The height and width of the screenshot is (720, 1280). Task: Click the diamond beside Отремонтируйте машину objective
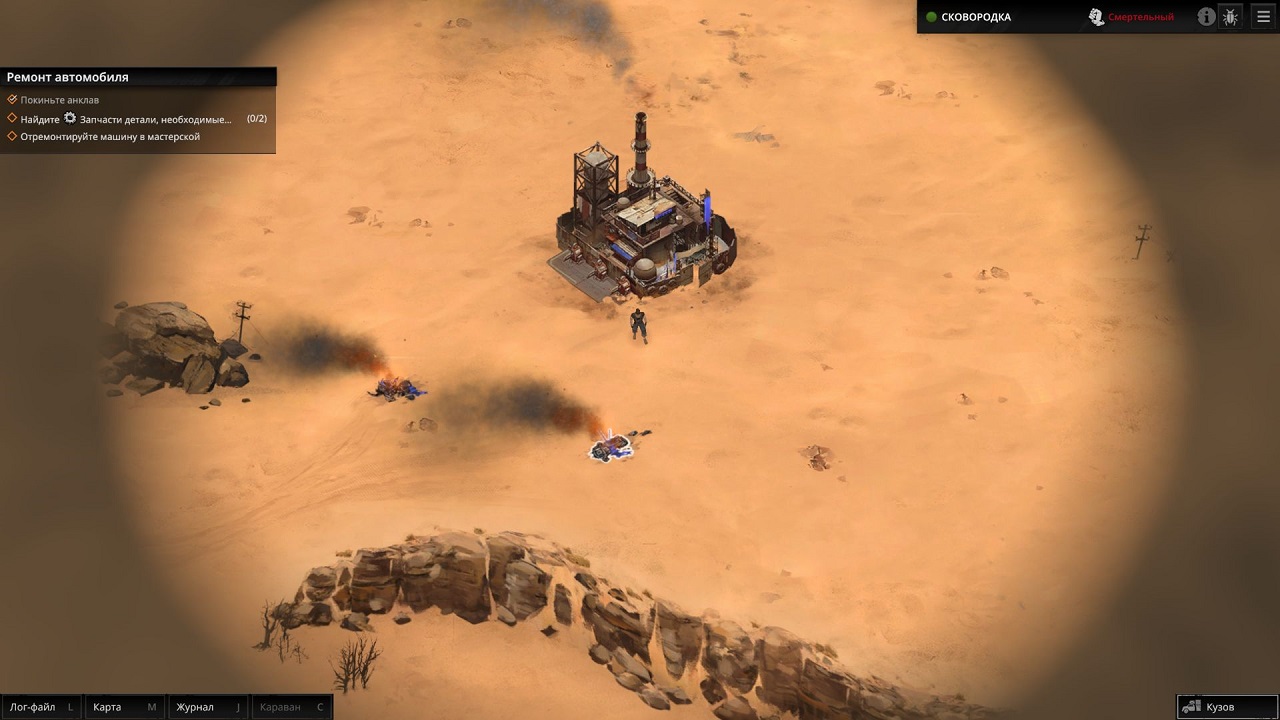click(x=12, y=135)
